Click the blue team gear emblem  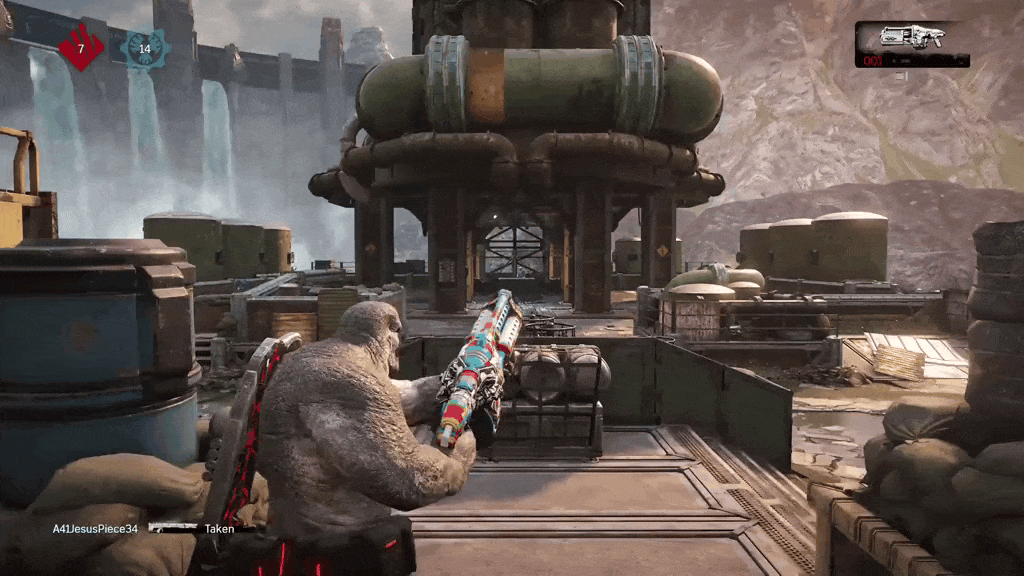pyautogui.click(x=144, y=48)
